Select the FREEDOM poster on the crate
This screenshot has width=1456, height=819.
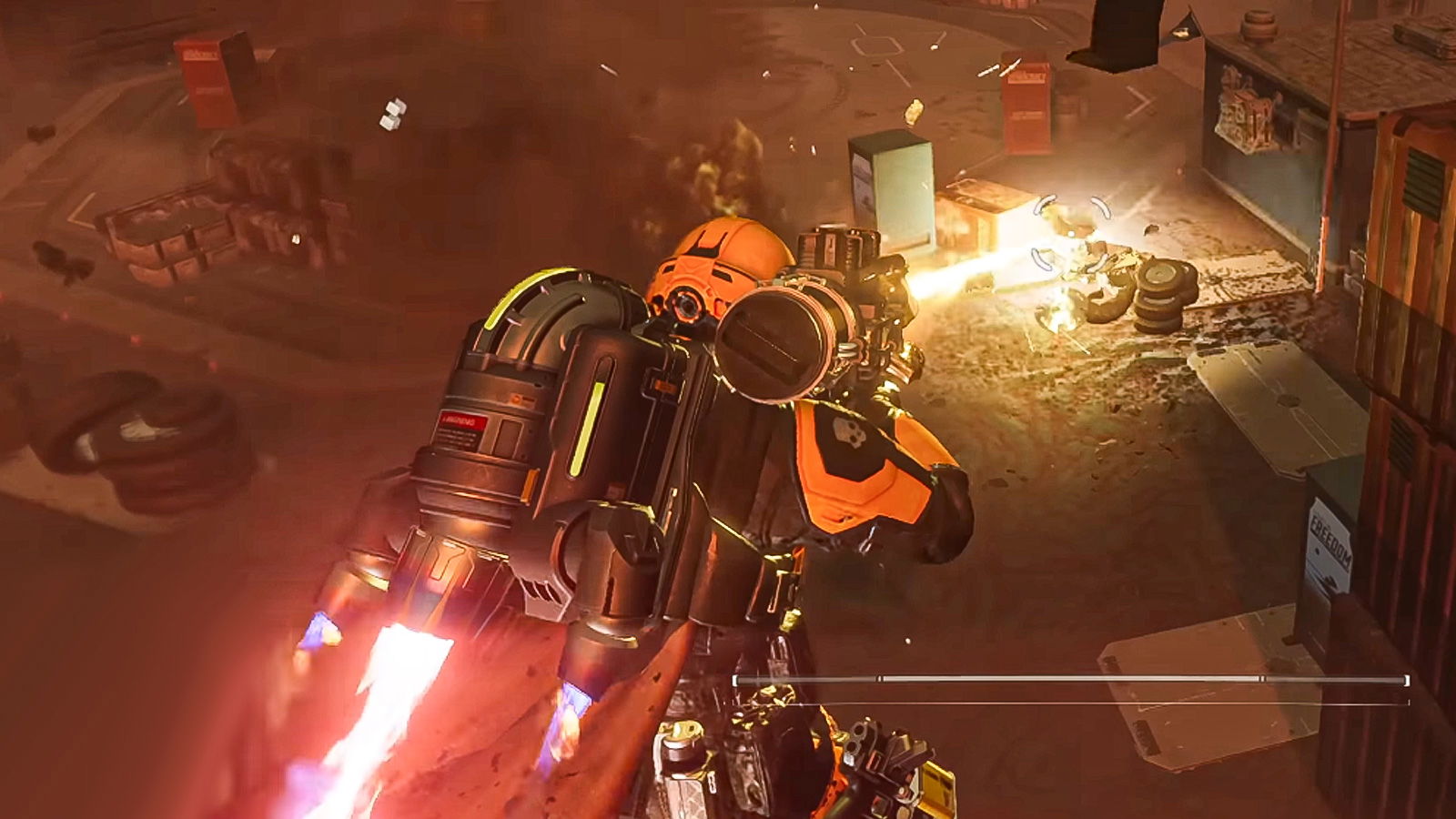click(1333, 546)
